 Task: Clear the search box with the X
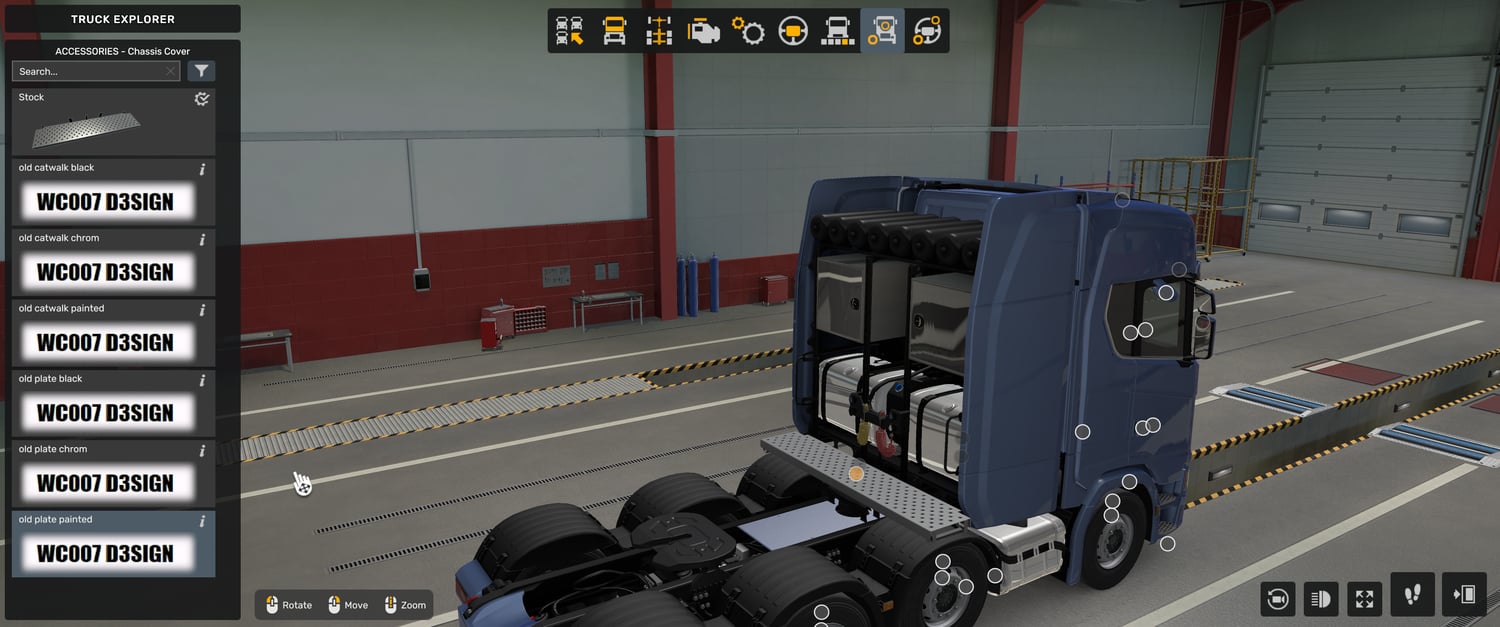click(170, 71)
